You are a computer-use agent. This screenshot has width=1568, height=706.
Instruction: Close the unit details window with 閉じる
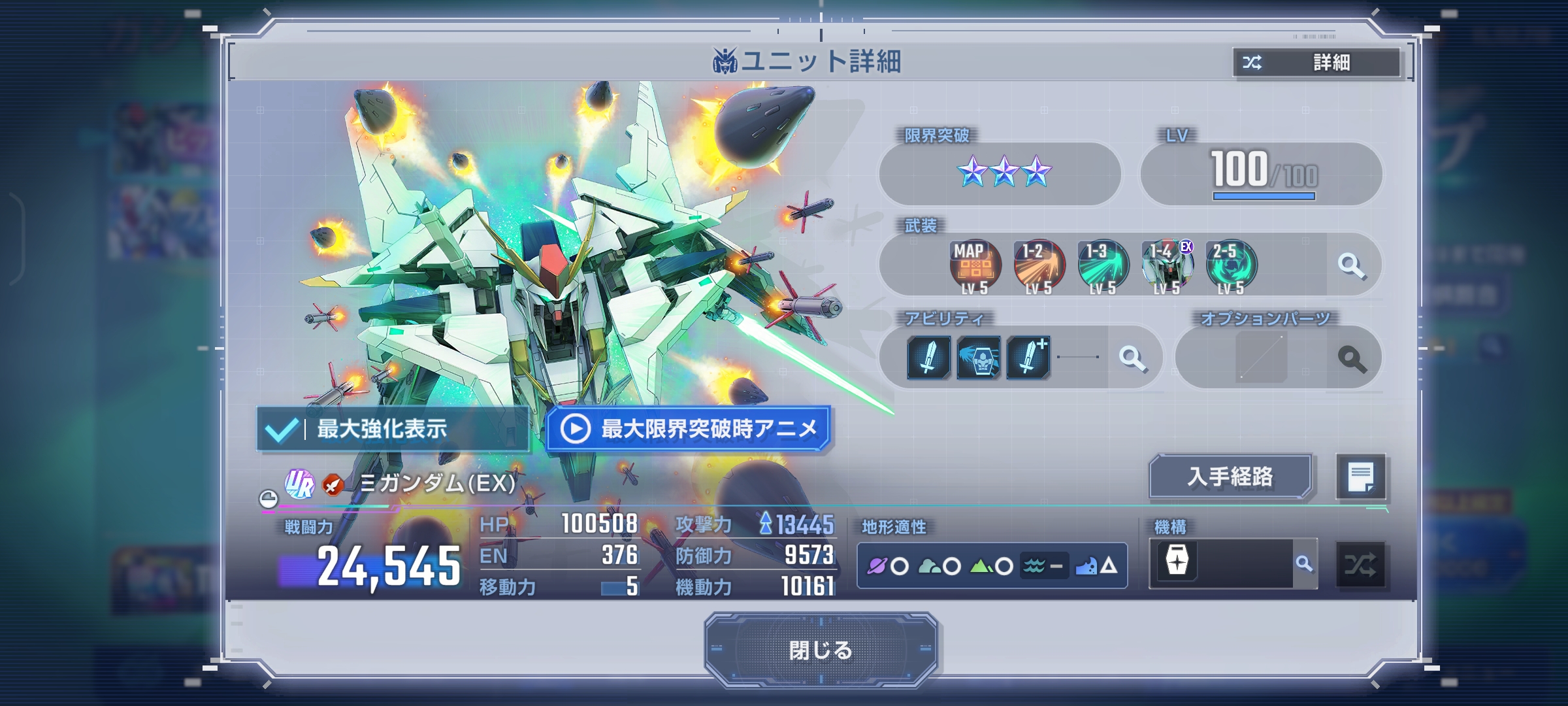coord(821,650)
